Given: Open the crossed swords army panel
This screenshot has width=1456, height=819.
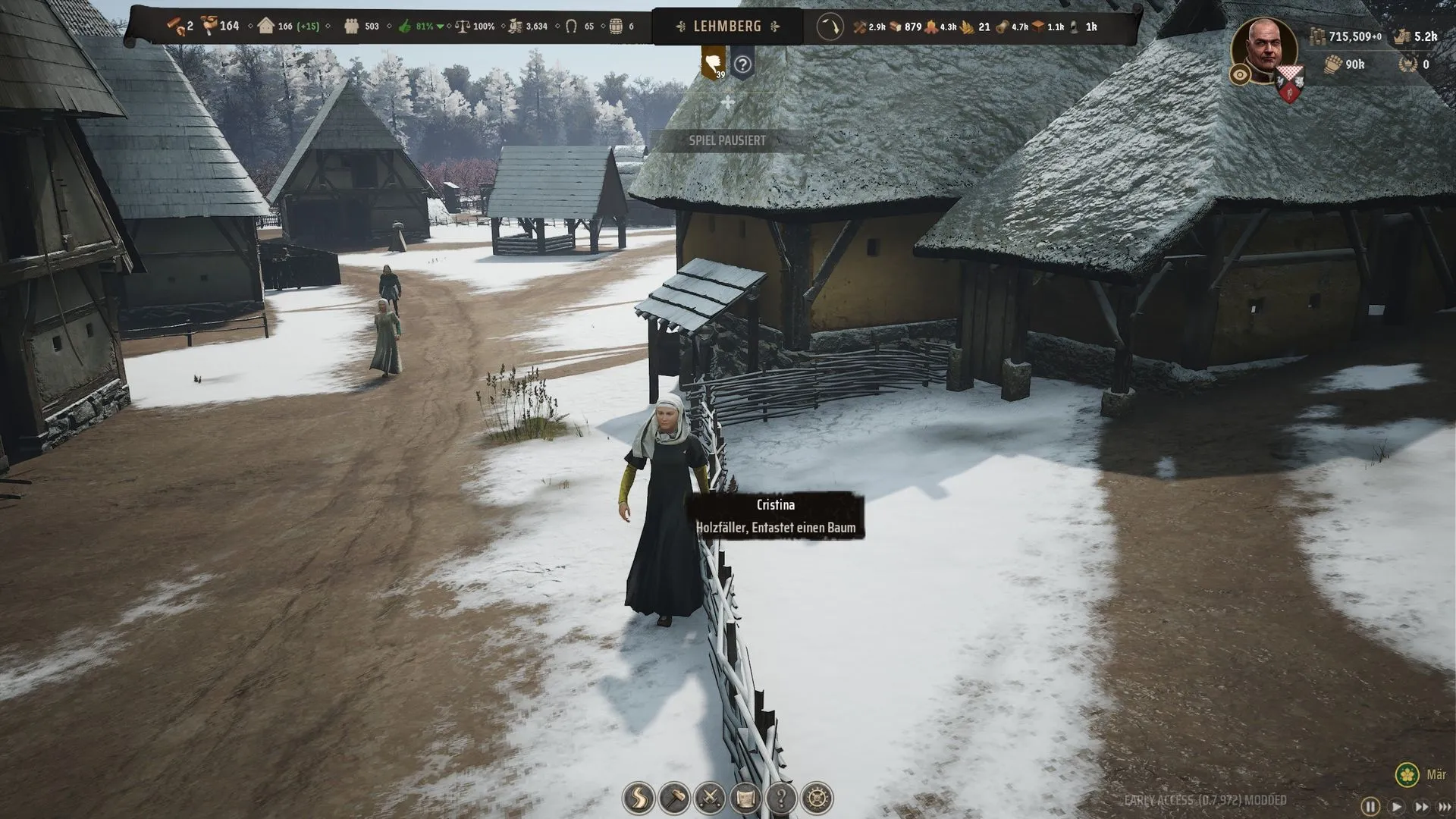Looking at the screenshot, I should pos(710,798).
